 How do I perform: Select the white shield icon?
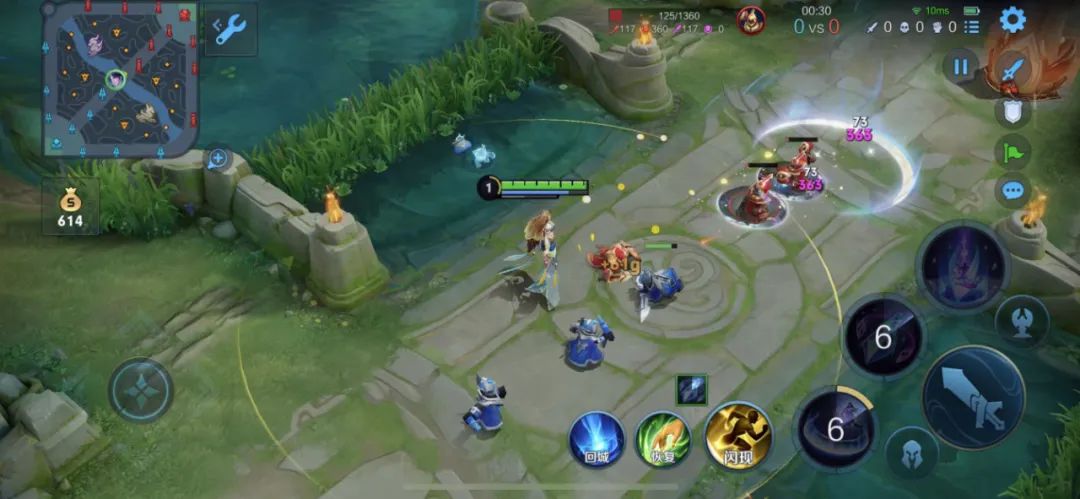(1012, 111)
